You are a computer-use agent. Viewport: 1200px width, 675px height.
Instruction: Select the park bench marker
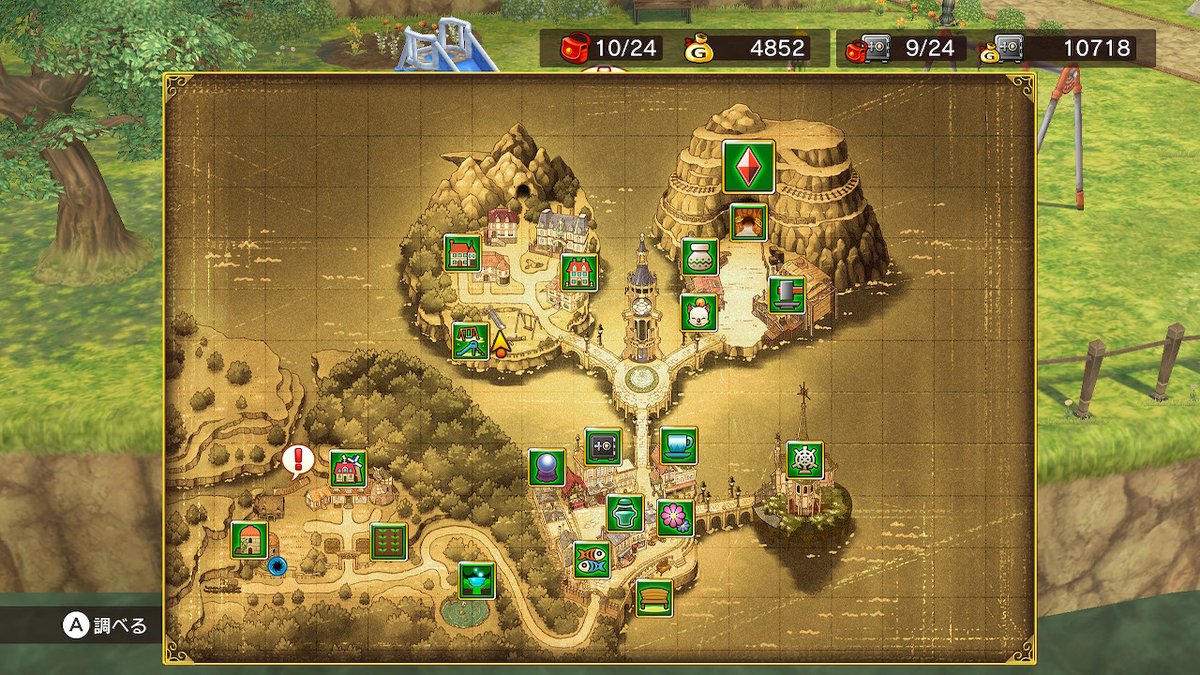click(x=654, y=597)
